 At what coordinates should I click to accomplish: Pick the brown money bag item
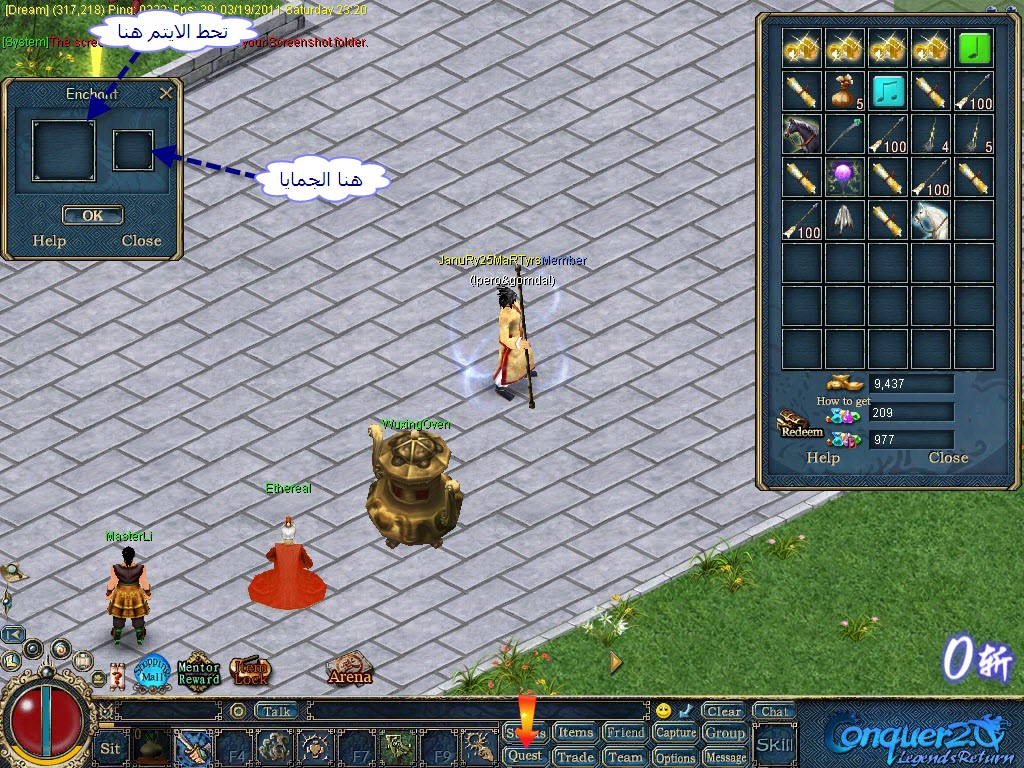pos(845,91)
